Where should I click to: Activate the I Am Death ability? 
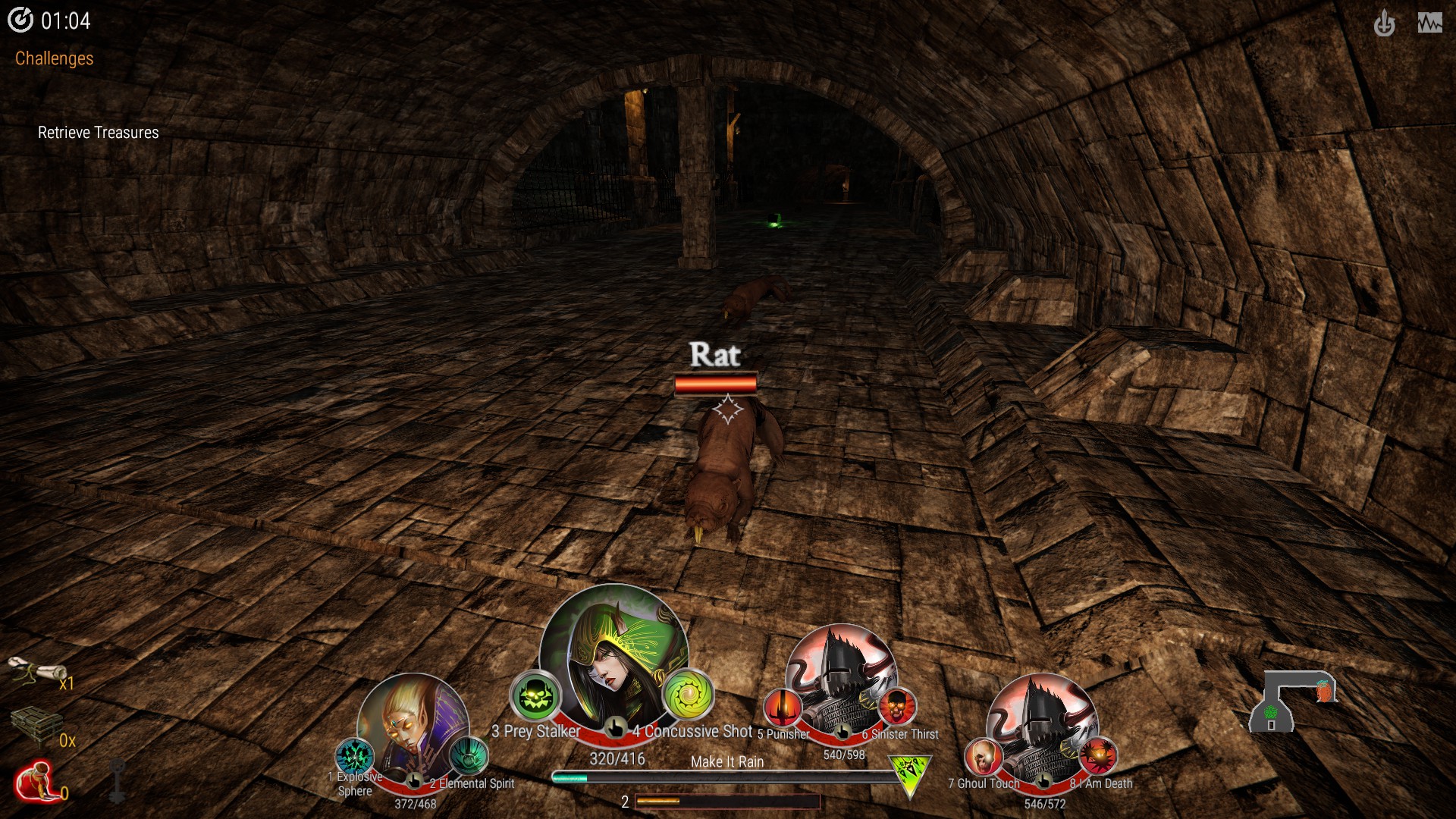pos(1097,756)
